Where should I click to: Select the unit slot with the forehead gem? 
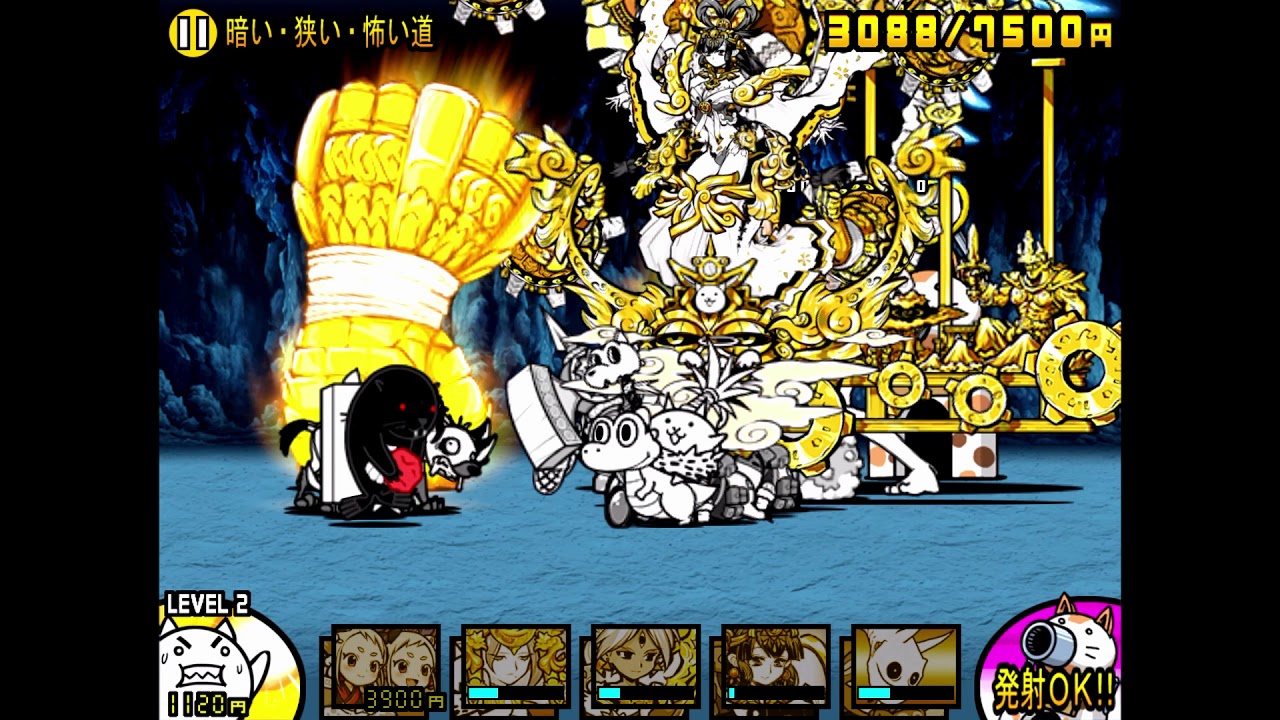click(645, 665)
